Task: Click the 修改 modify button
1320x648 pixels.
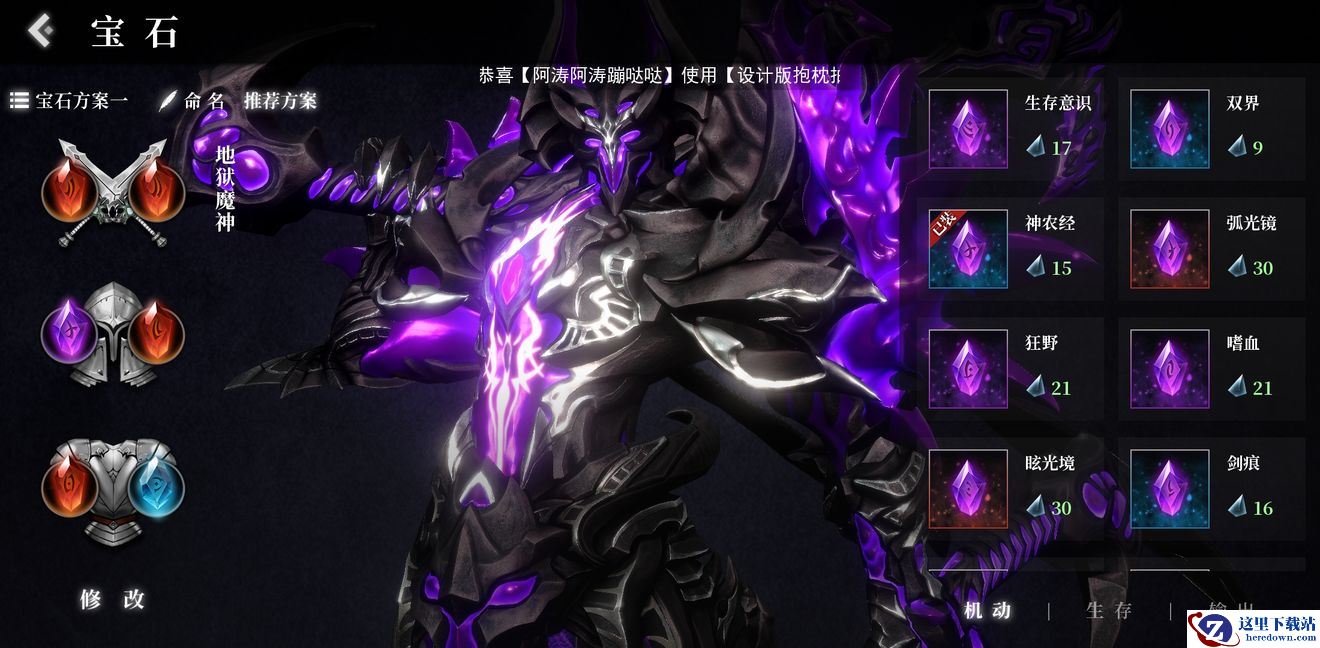Action: [x=113, y=599]
